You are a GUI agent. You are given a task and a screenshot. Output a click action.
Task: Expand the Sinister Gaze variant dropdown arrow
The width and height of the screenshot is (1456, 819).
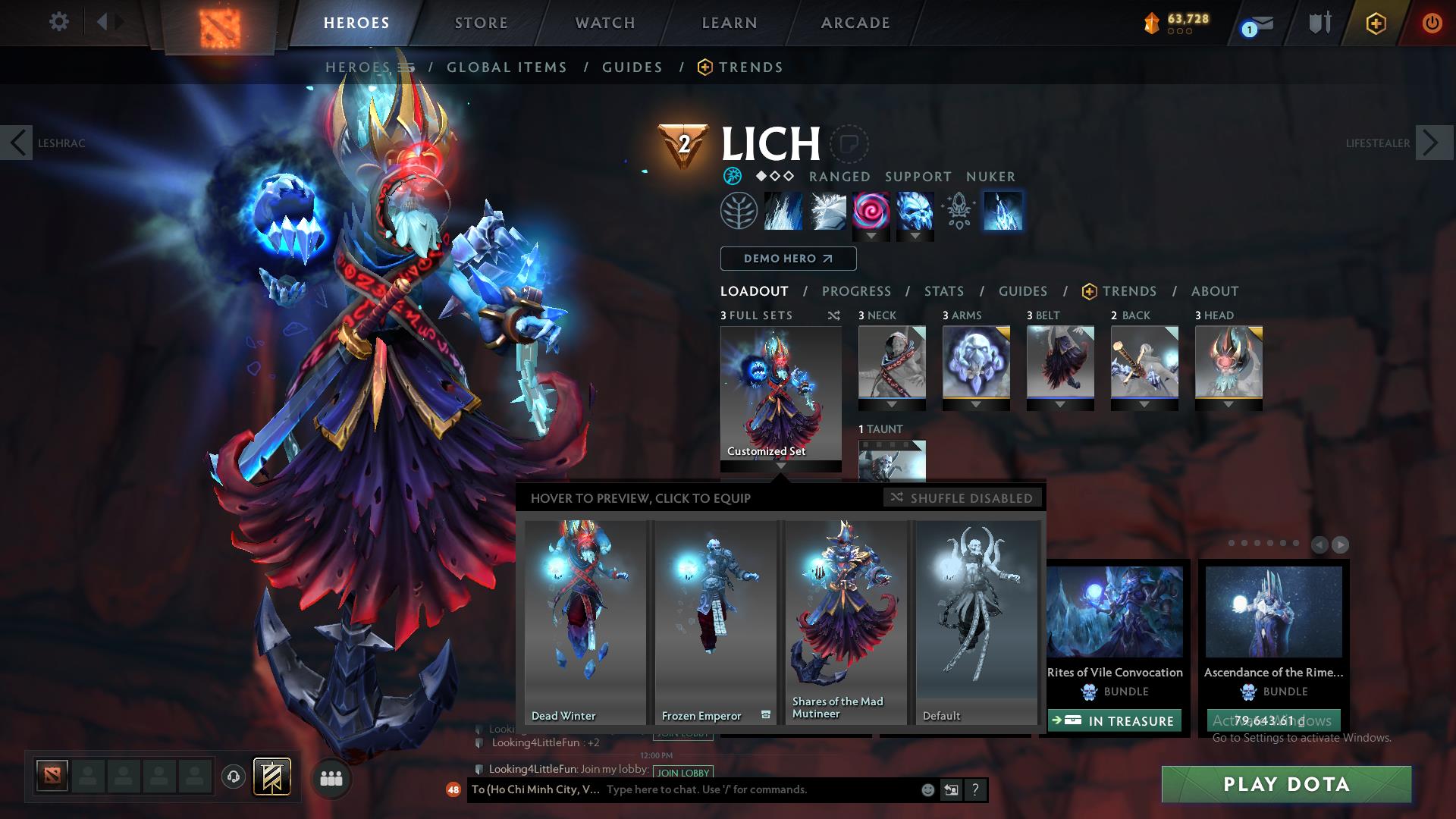click(x=872, y=237)
